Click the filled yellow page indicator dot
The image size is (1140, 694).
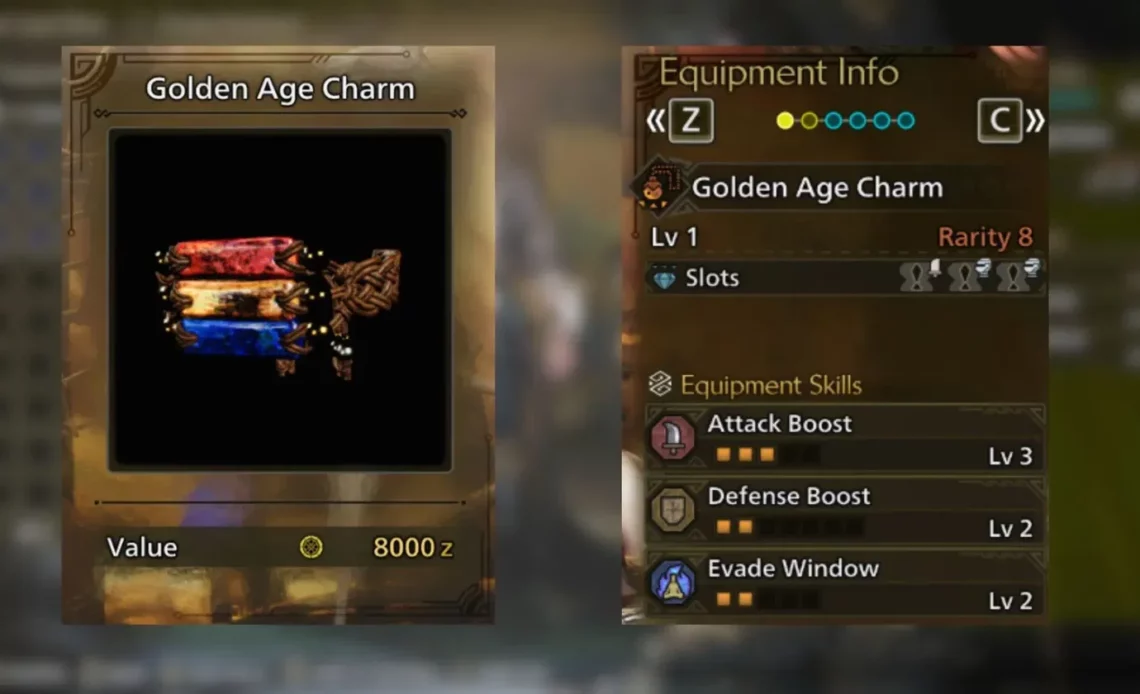(x=785, y=121)
